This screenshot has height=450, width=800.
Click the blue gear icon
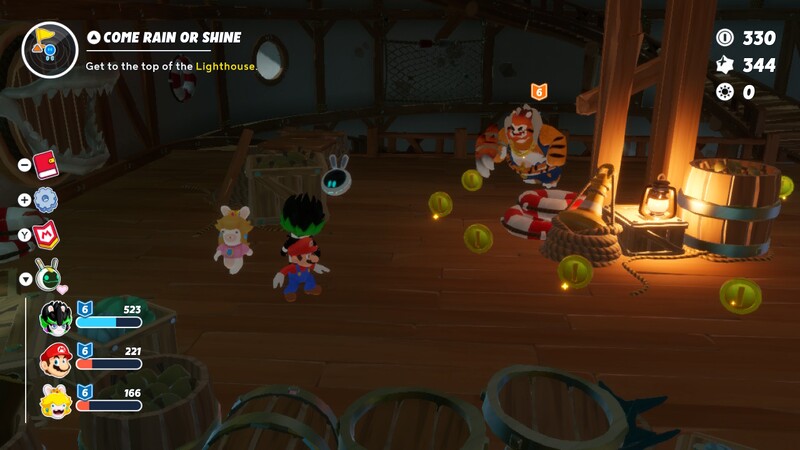click(x=46, y=200)
